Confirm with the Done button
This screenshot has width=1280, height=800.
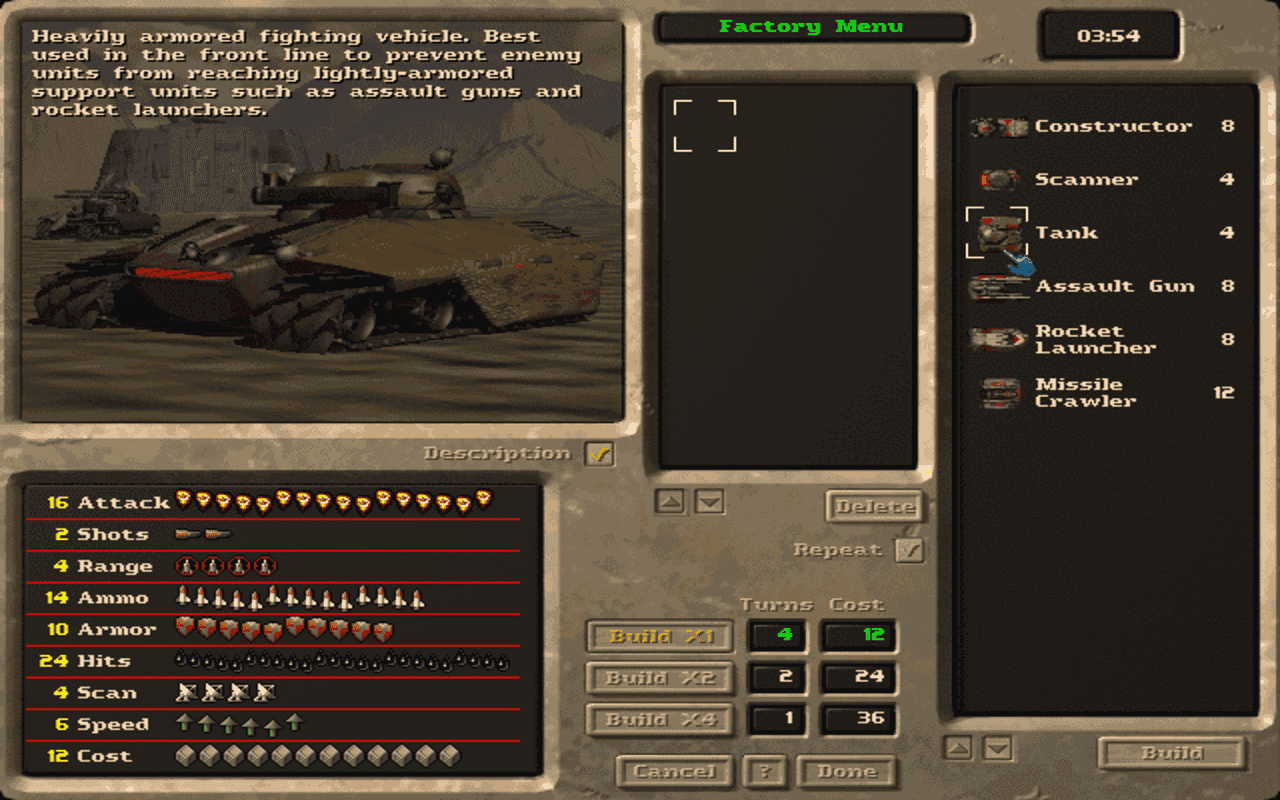[846, 772]
